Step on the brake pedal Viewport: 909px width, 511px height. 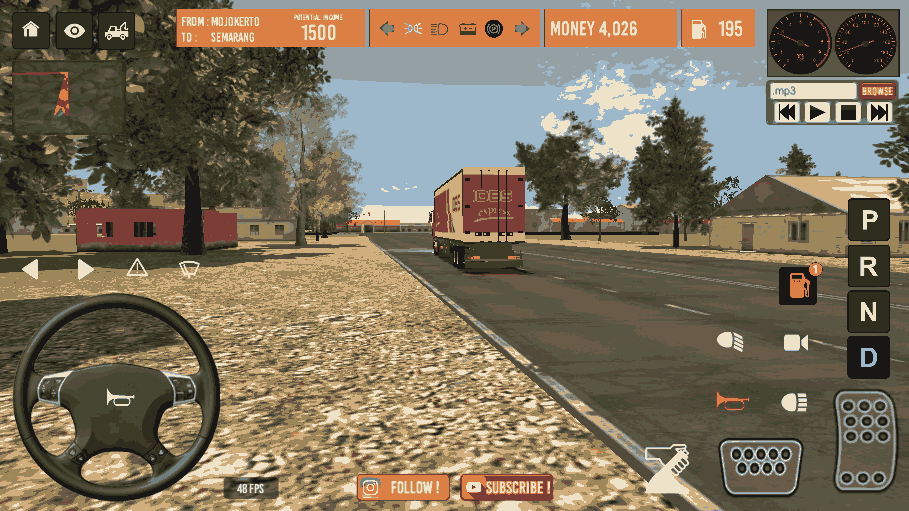pos(760,465)
